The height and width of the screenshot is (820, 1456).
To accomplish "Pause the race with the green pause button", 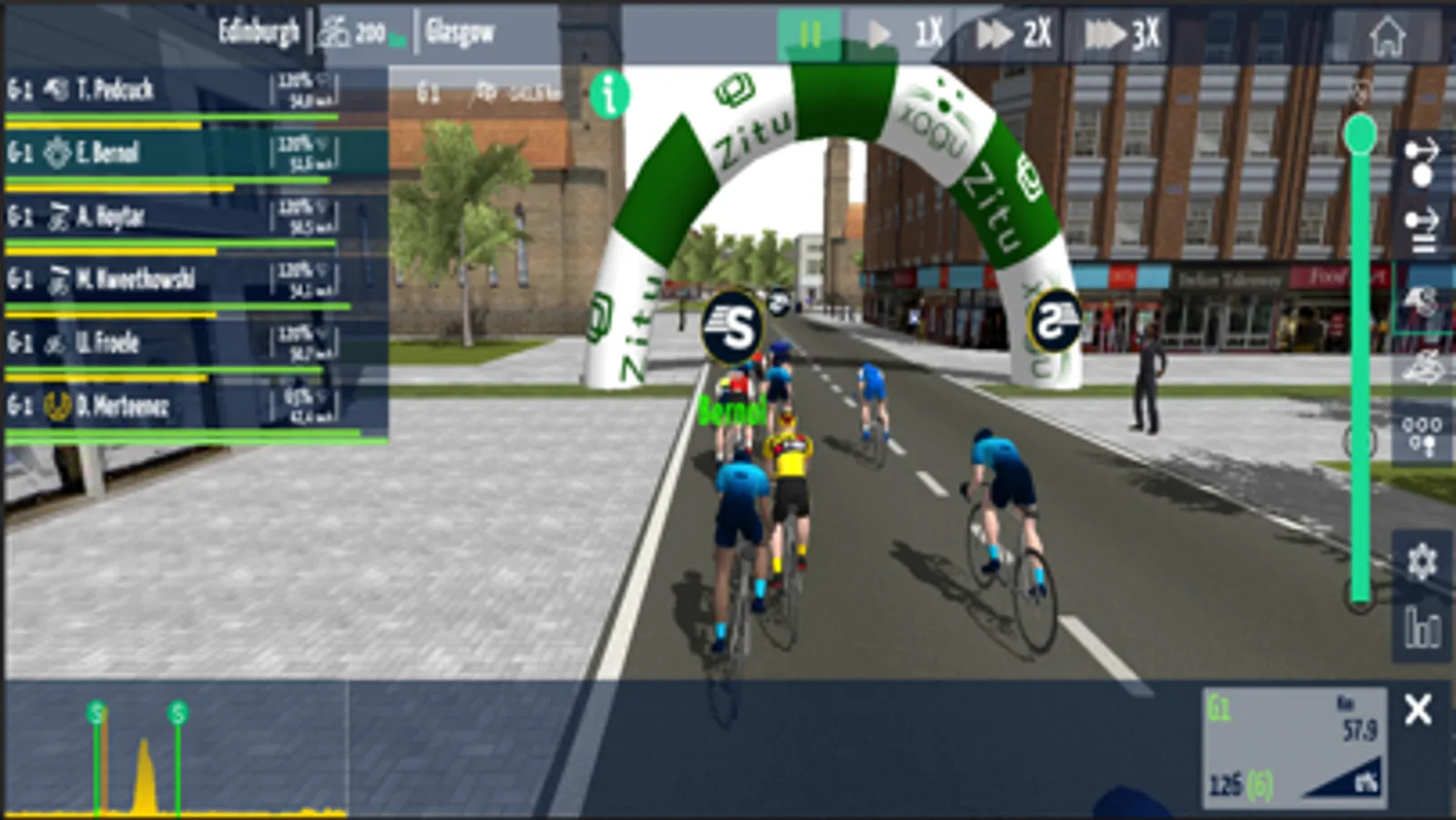I will point(808,35).
